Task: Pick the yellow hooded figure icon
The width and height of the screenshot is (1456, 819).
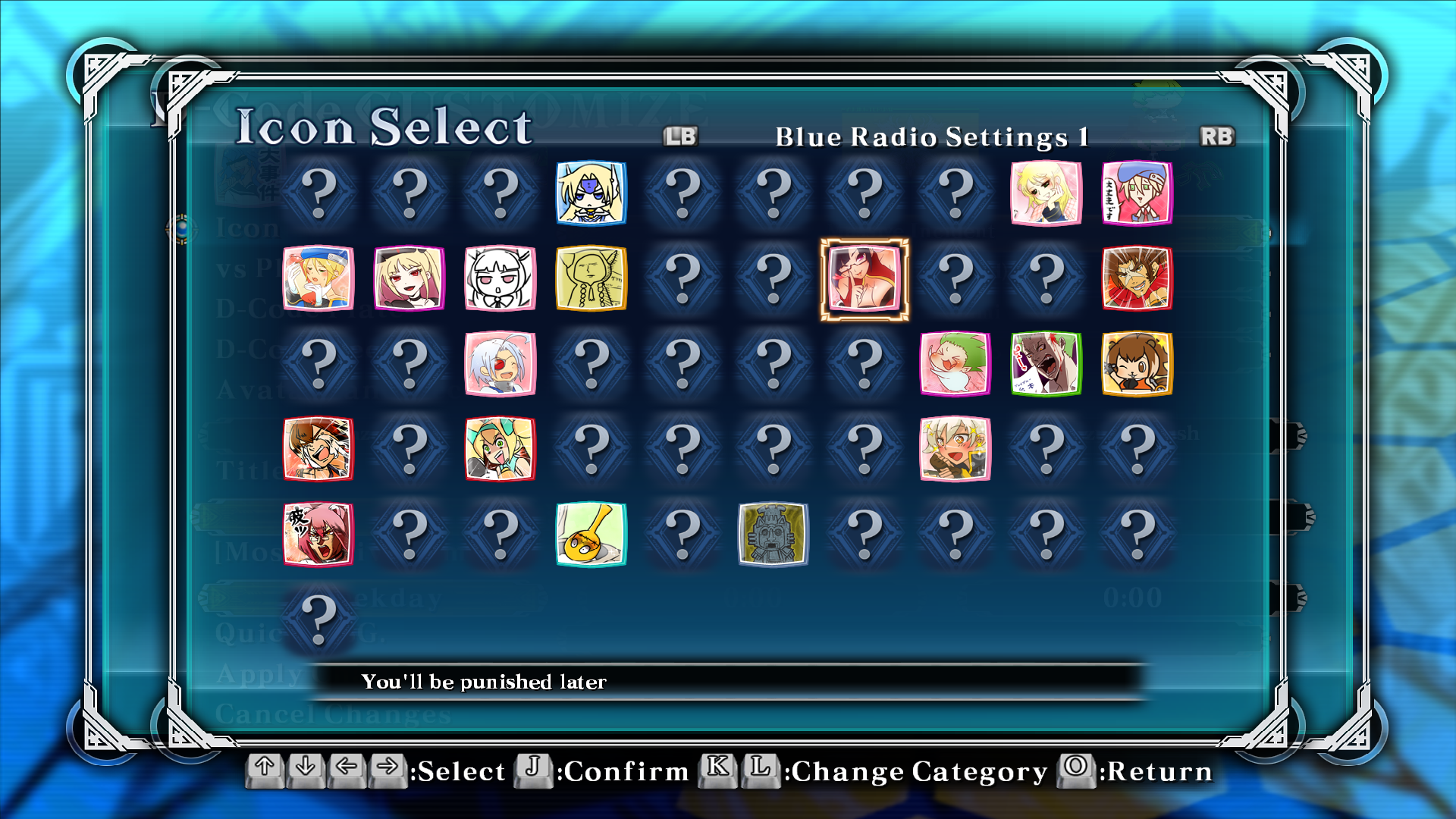Action: click(591, 278)
